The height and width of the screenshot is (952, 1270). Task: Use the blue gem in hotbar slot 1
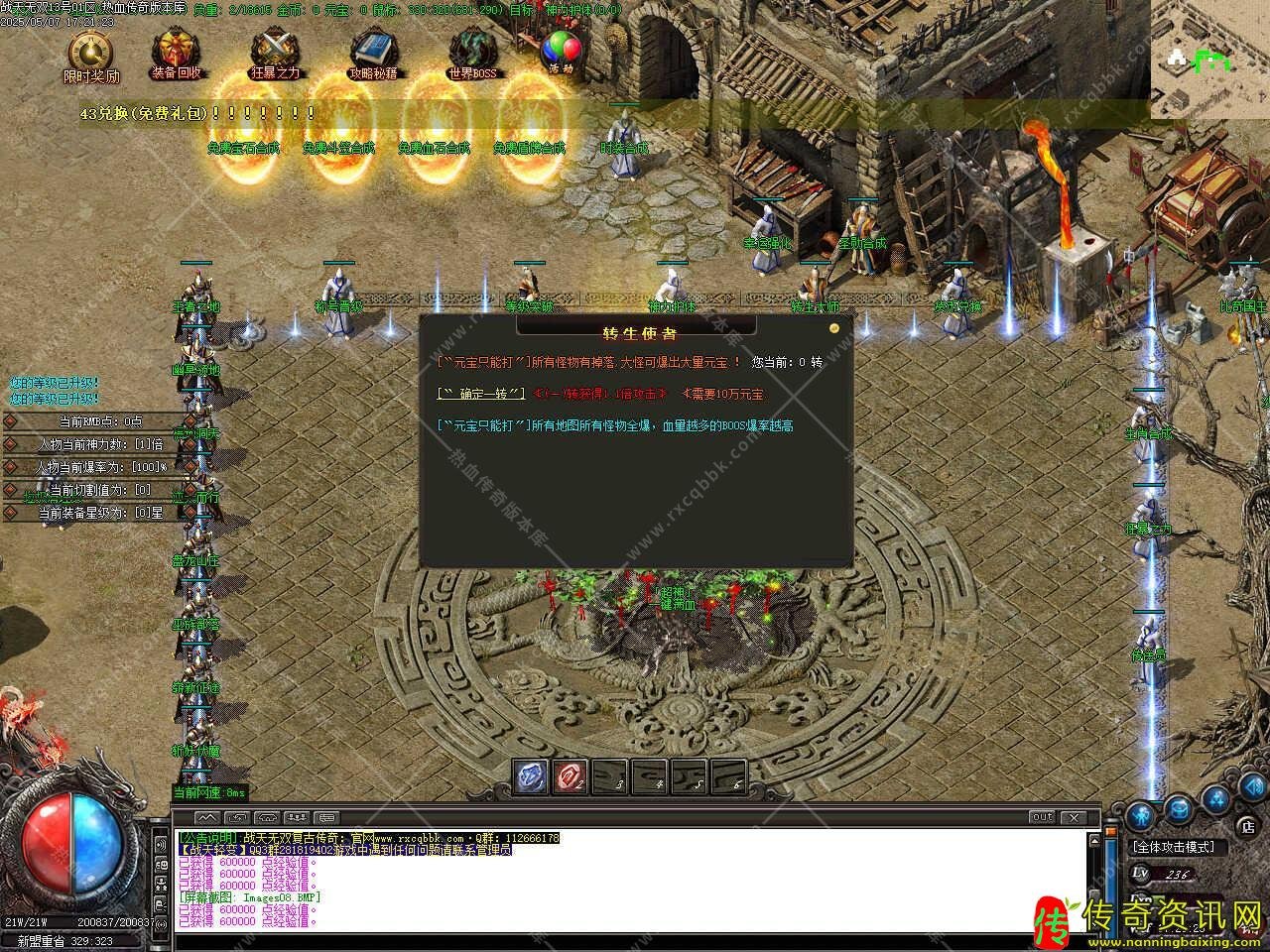click(x=531, y=776)
